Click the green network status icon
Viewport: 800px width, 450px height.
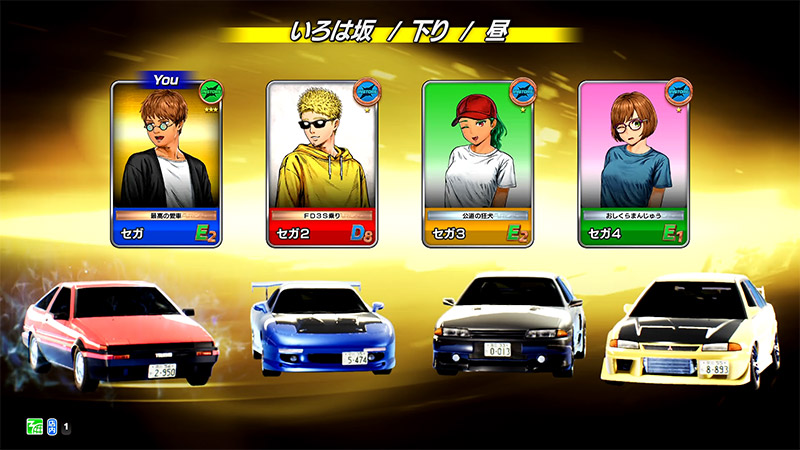33,428
